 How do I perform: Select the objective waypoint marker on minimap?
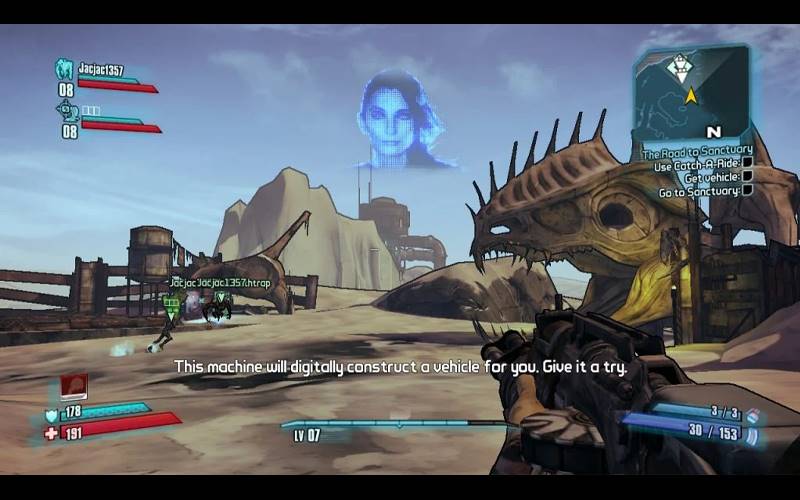click(x=680, y=67)
